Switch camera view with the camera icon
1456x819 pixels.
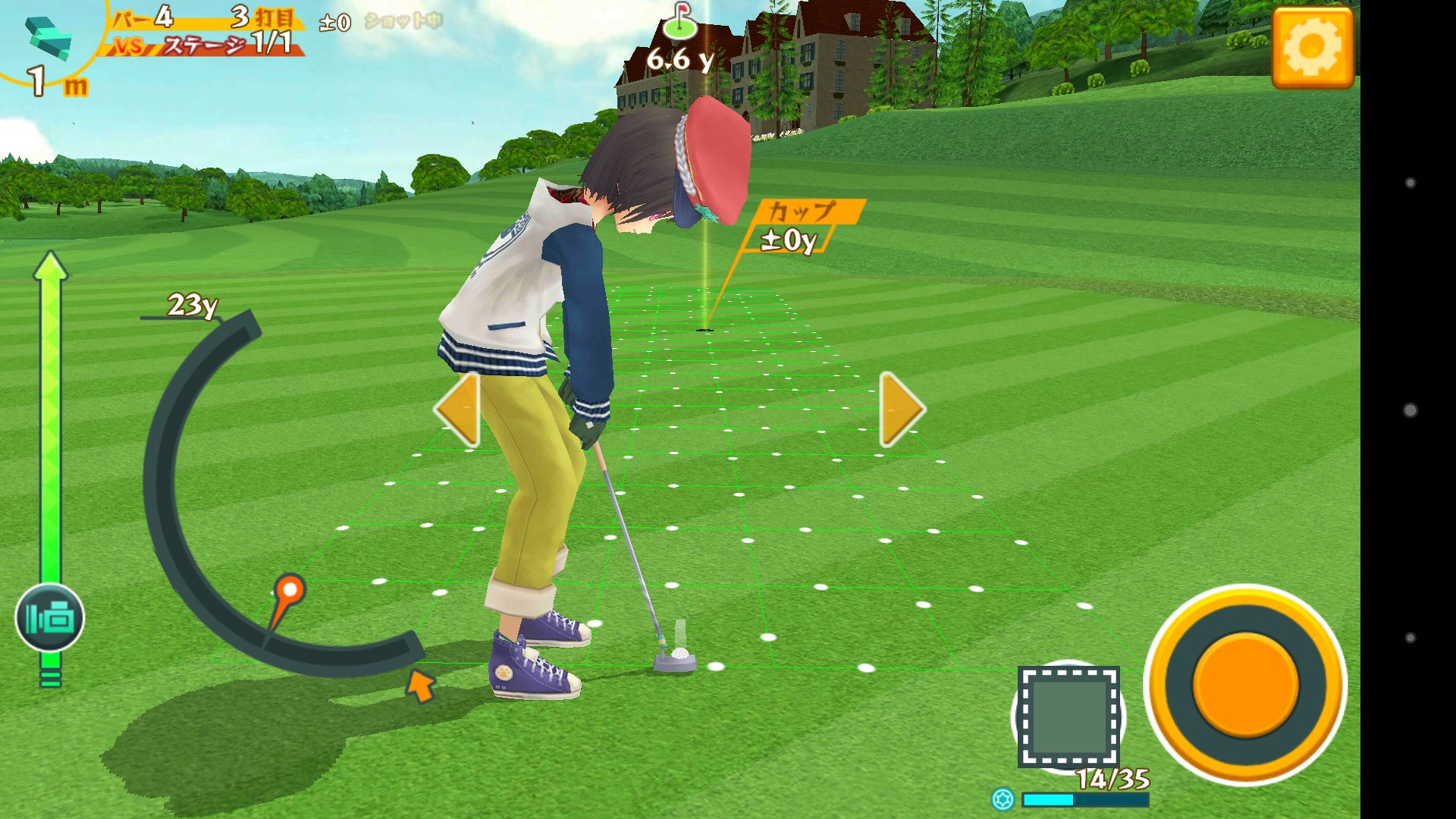[x=50, y=618]
